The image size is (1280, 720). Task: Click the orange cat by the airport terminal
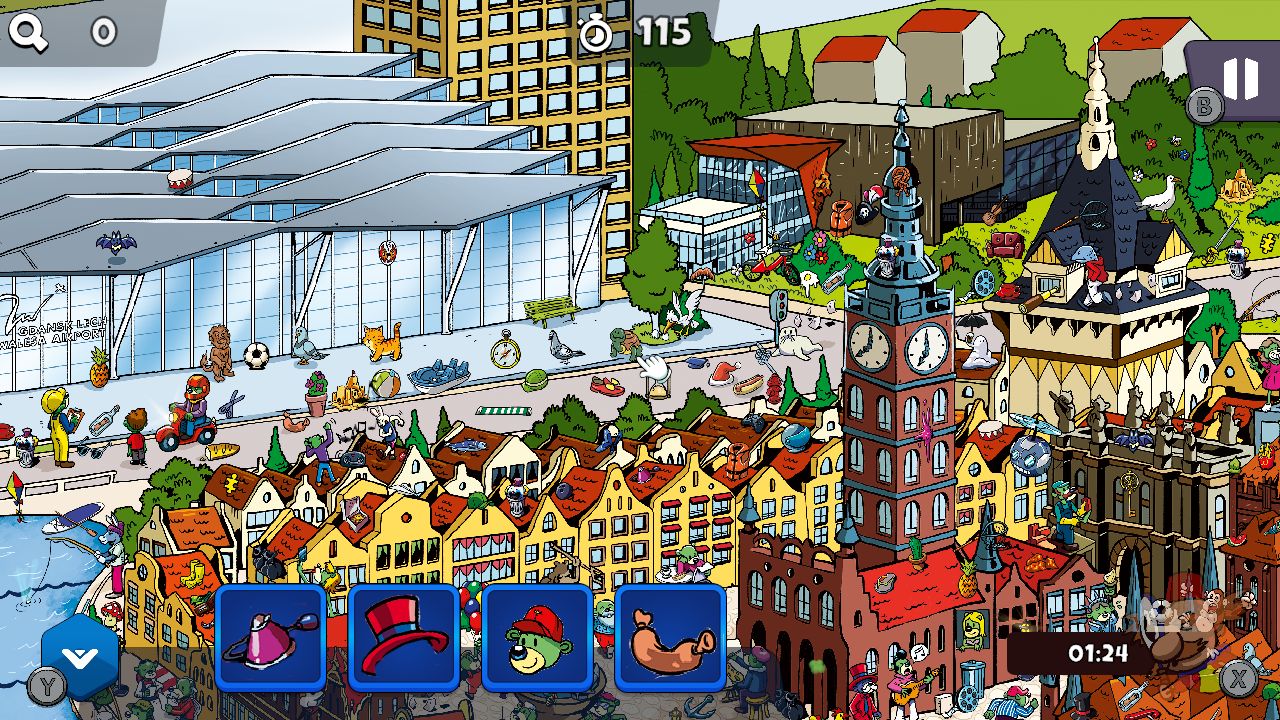coord(383,341)
